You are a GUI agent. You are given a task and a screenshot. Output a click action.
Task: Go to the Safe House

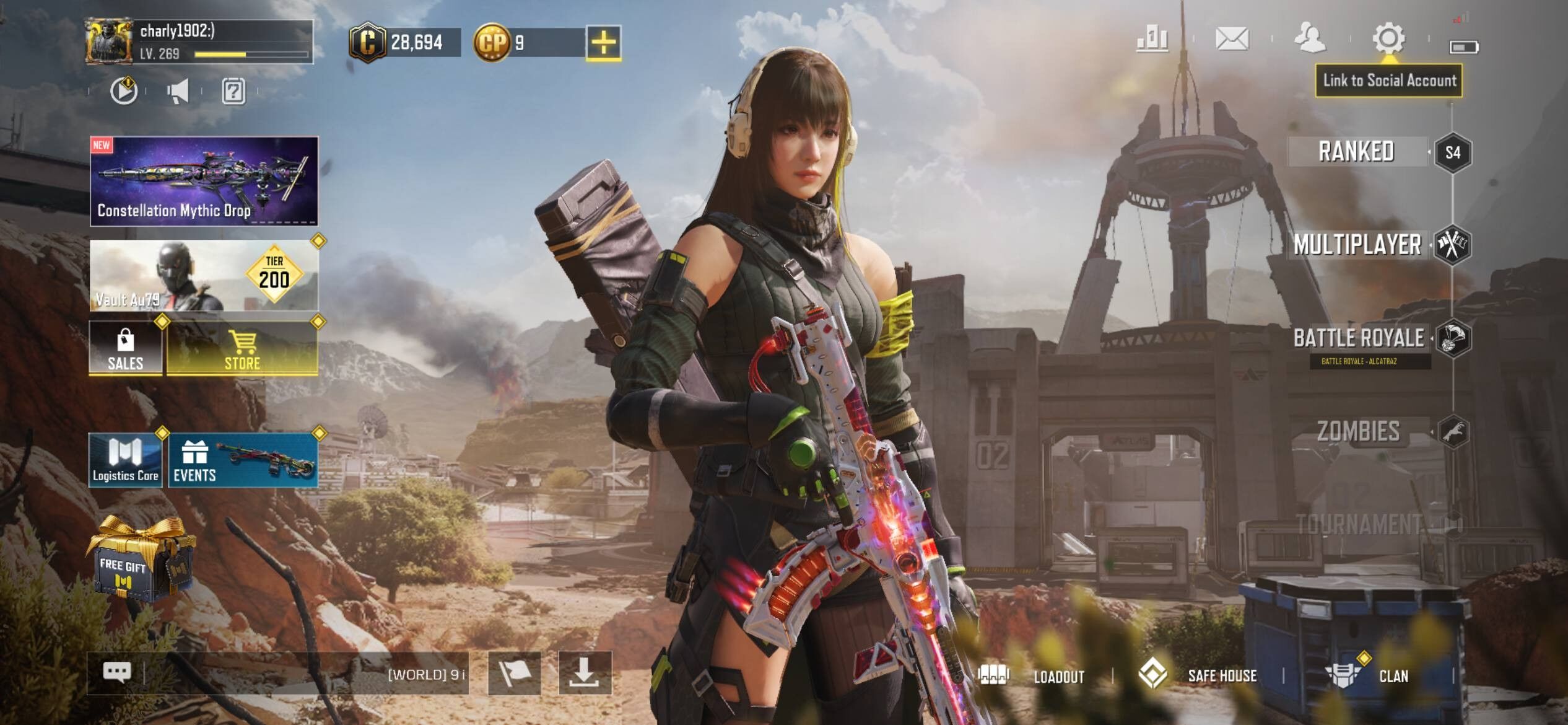1198,675
